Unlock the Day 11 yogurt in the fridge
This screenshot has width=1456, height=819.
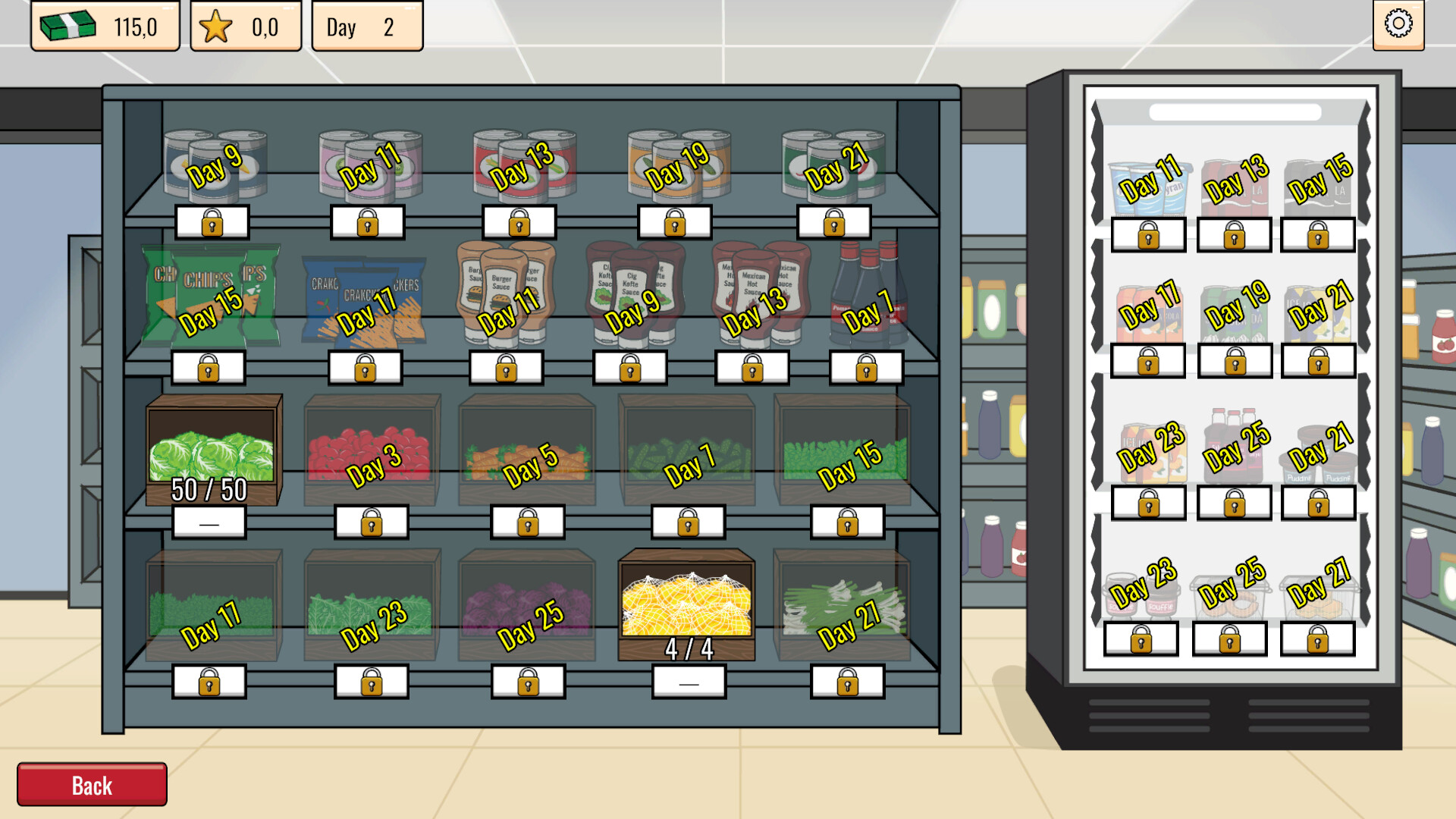(x=1149, y=235)
